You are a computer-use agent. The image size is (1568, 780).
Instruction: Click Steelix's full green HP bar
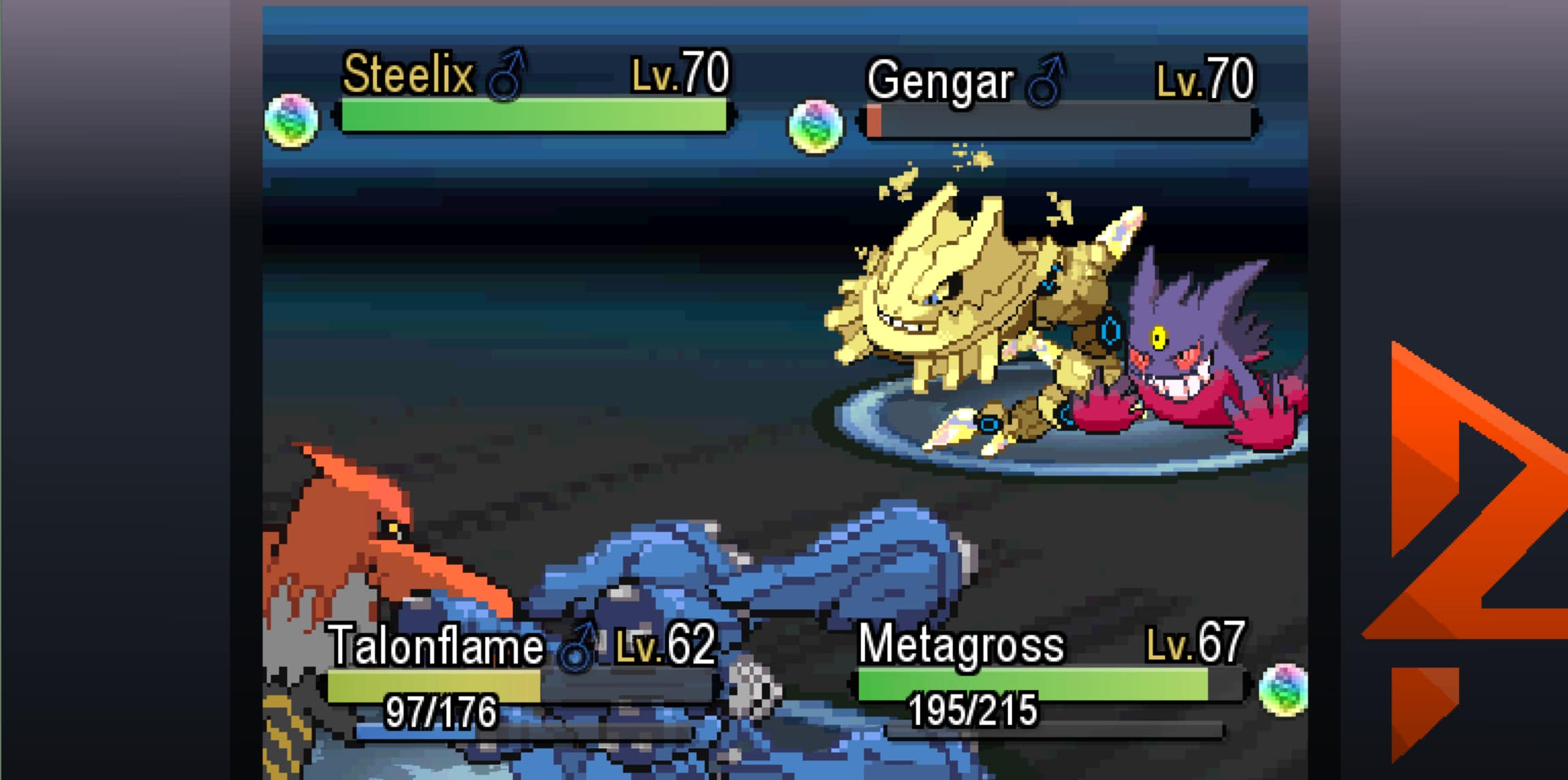pos(531,119)
